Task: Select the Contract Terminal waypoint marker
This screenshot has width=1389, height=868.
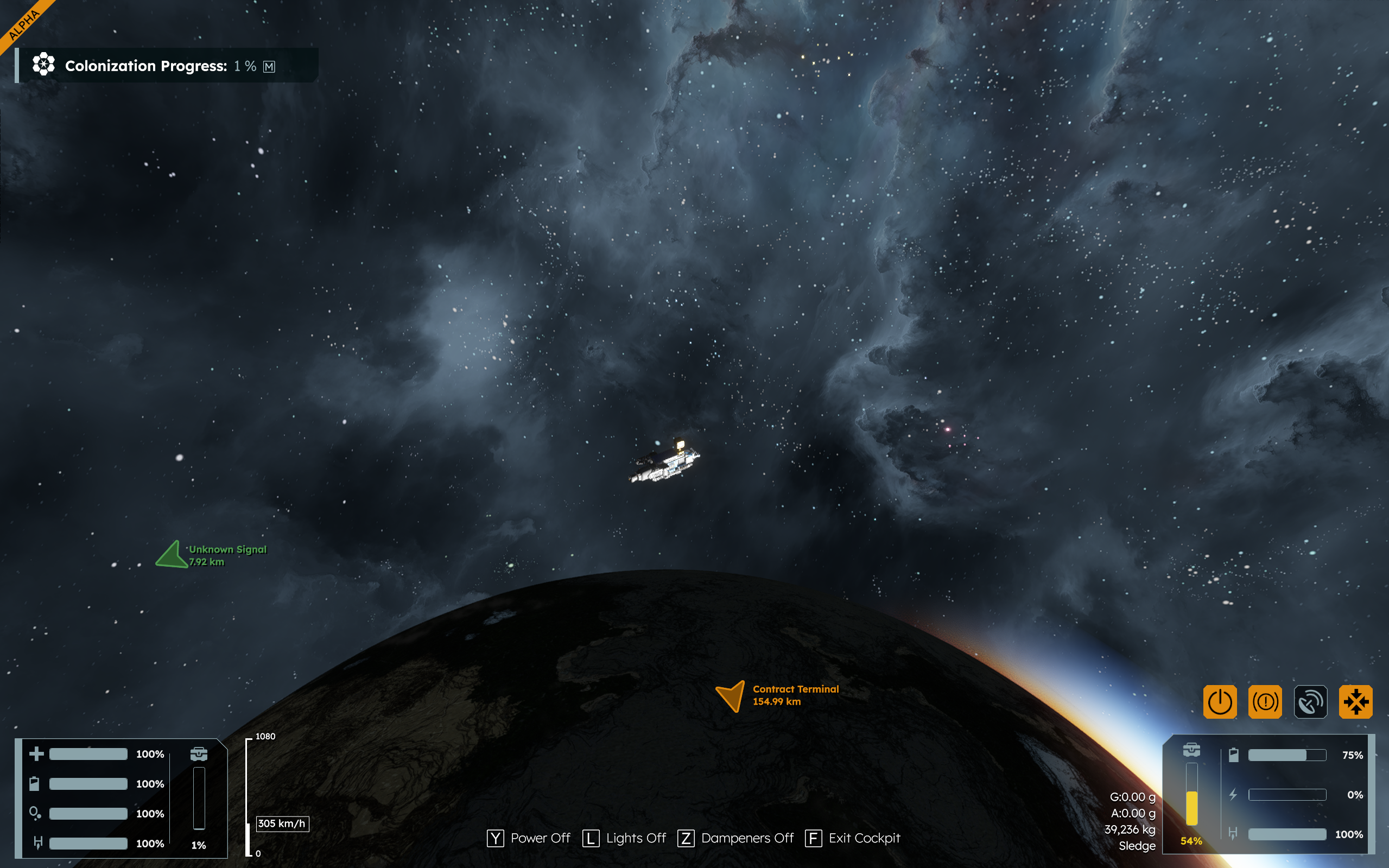Action: click(x=731, y=695)
